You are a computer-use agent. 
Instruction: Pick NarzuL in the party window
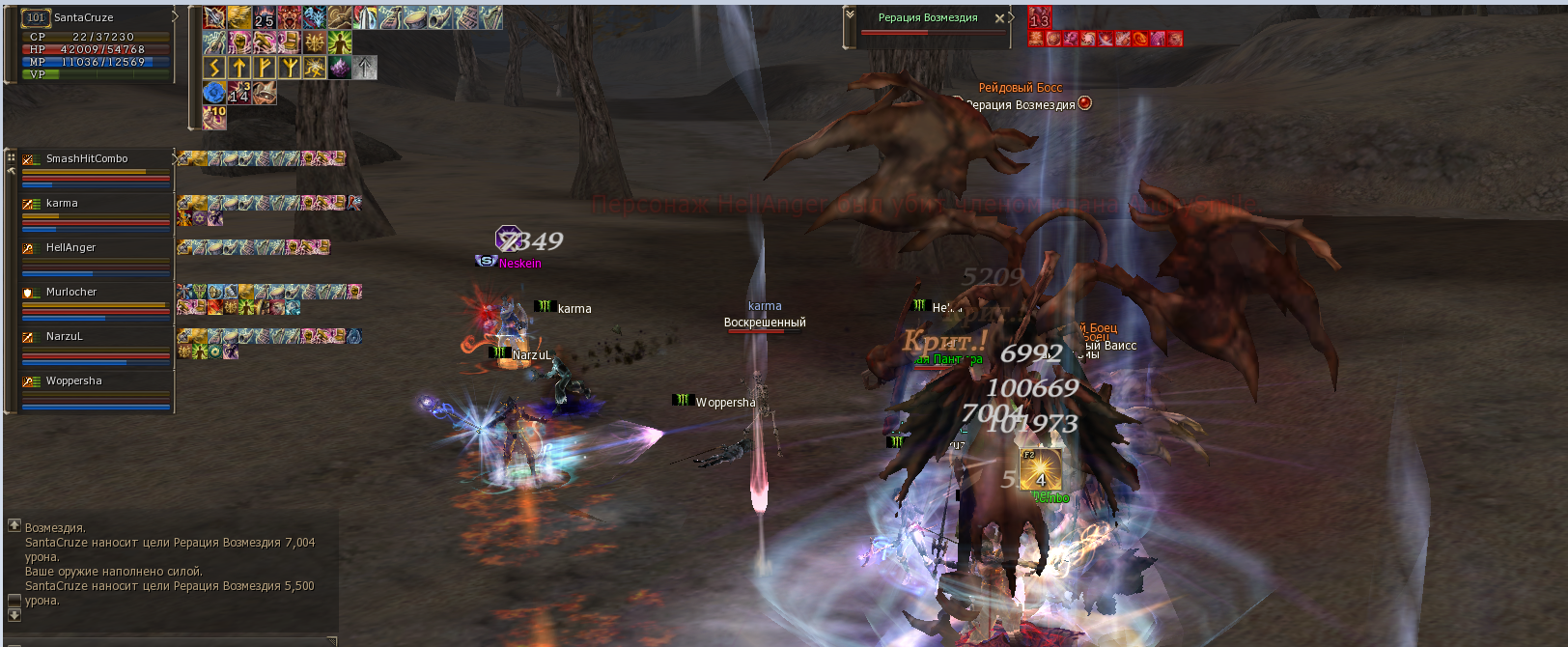tap(65, 337)
